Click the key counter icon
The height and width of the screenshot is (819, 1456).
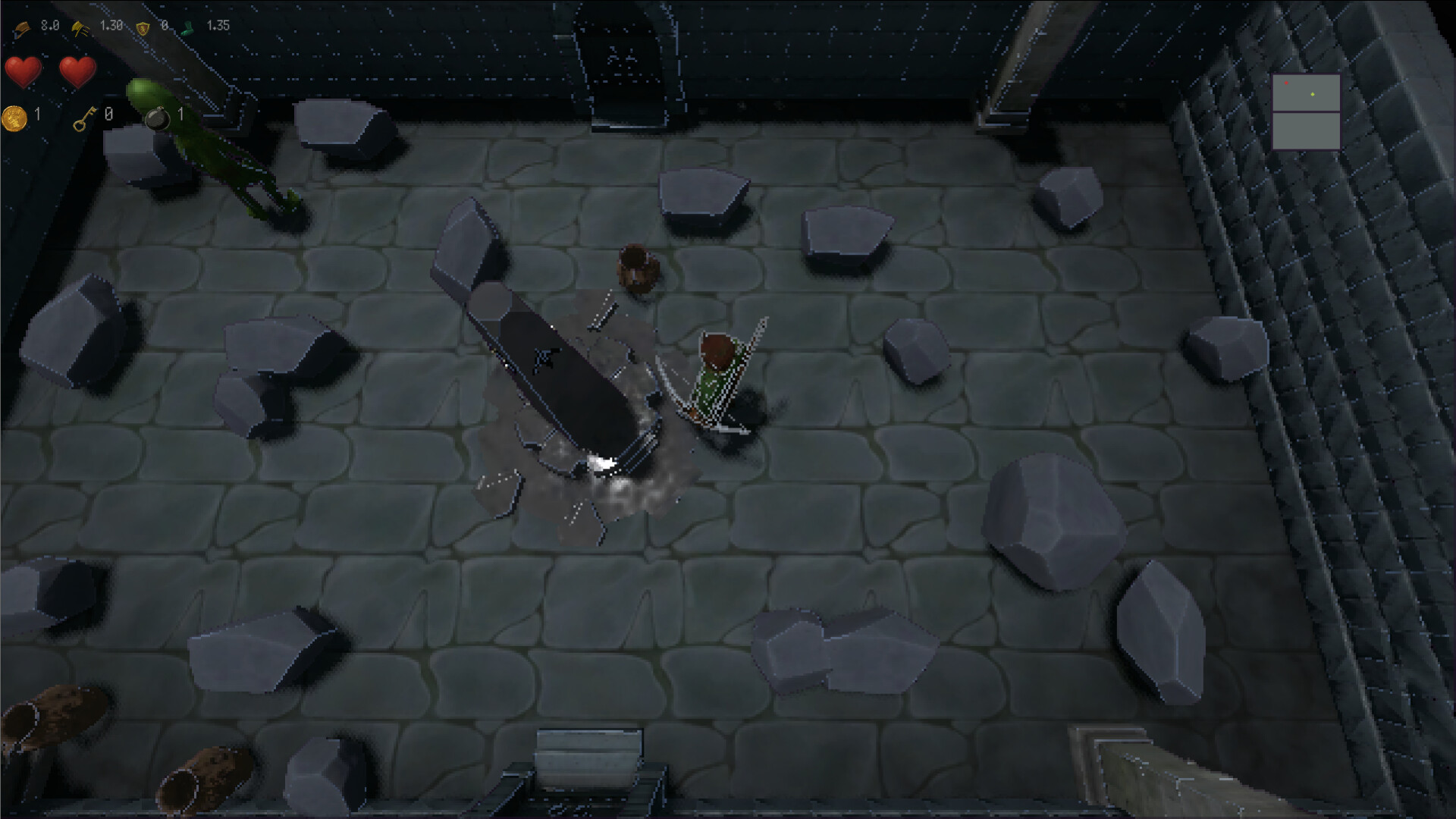point(84,119)
